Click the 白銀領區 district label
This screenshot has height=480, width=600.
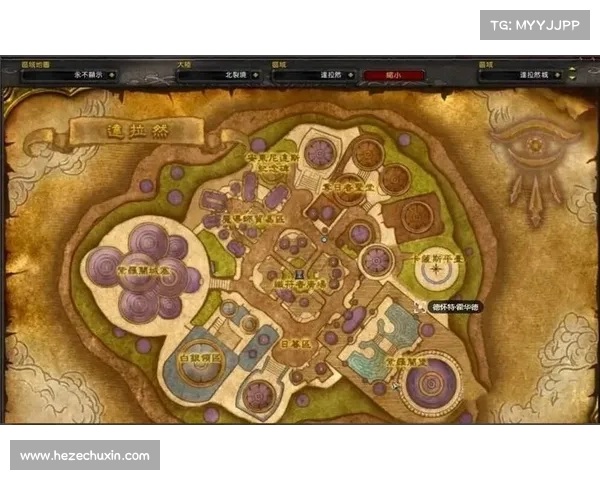[197, 355]
